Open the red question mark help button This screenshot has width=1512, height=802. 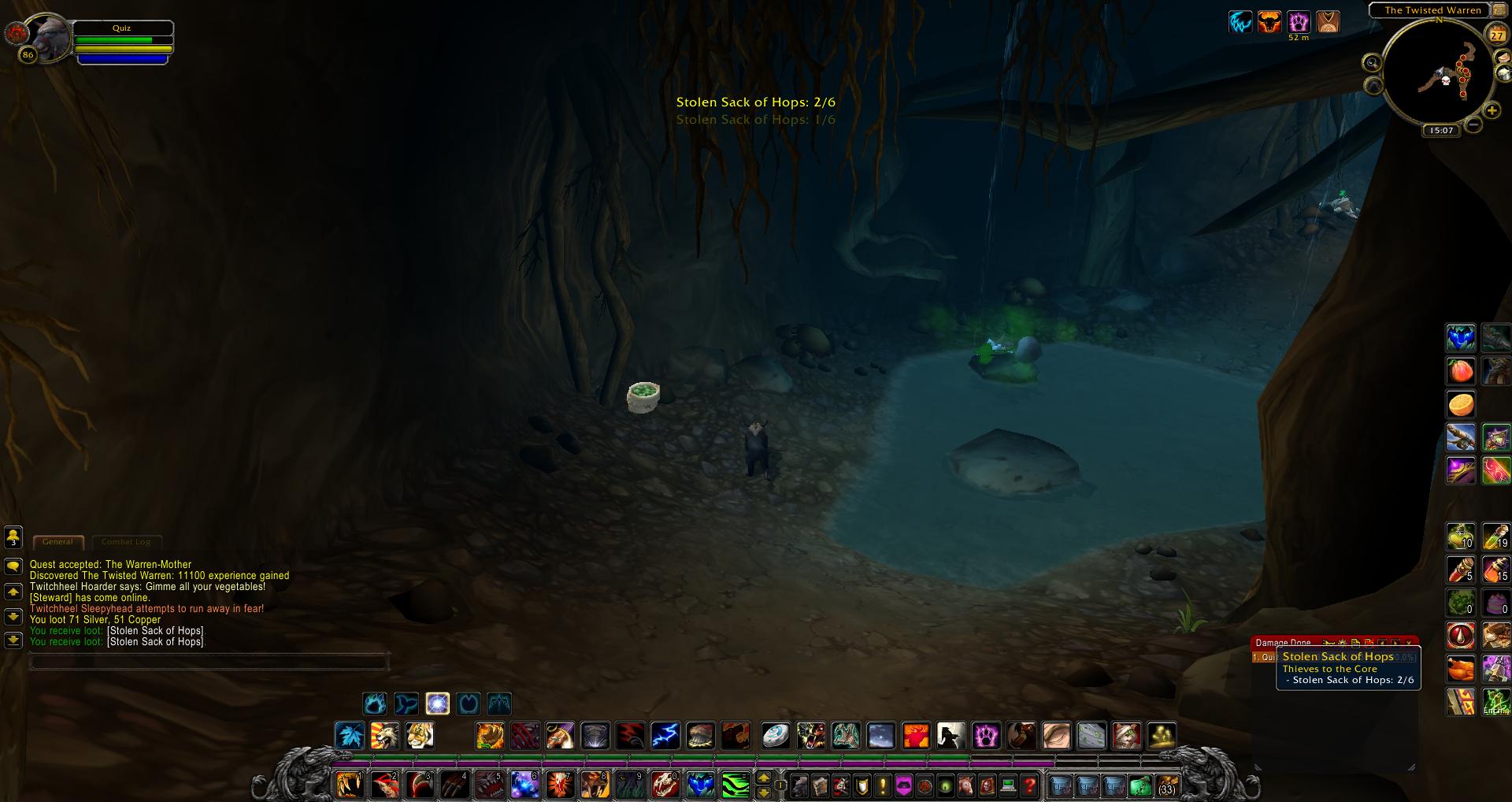click(1029, 785)
